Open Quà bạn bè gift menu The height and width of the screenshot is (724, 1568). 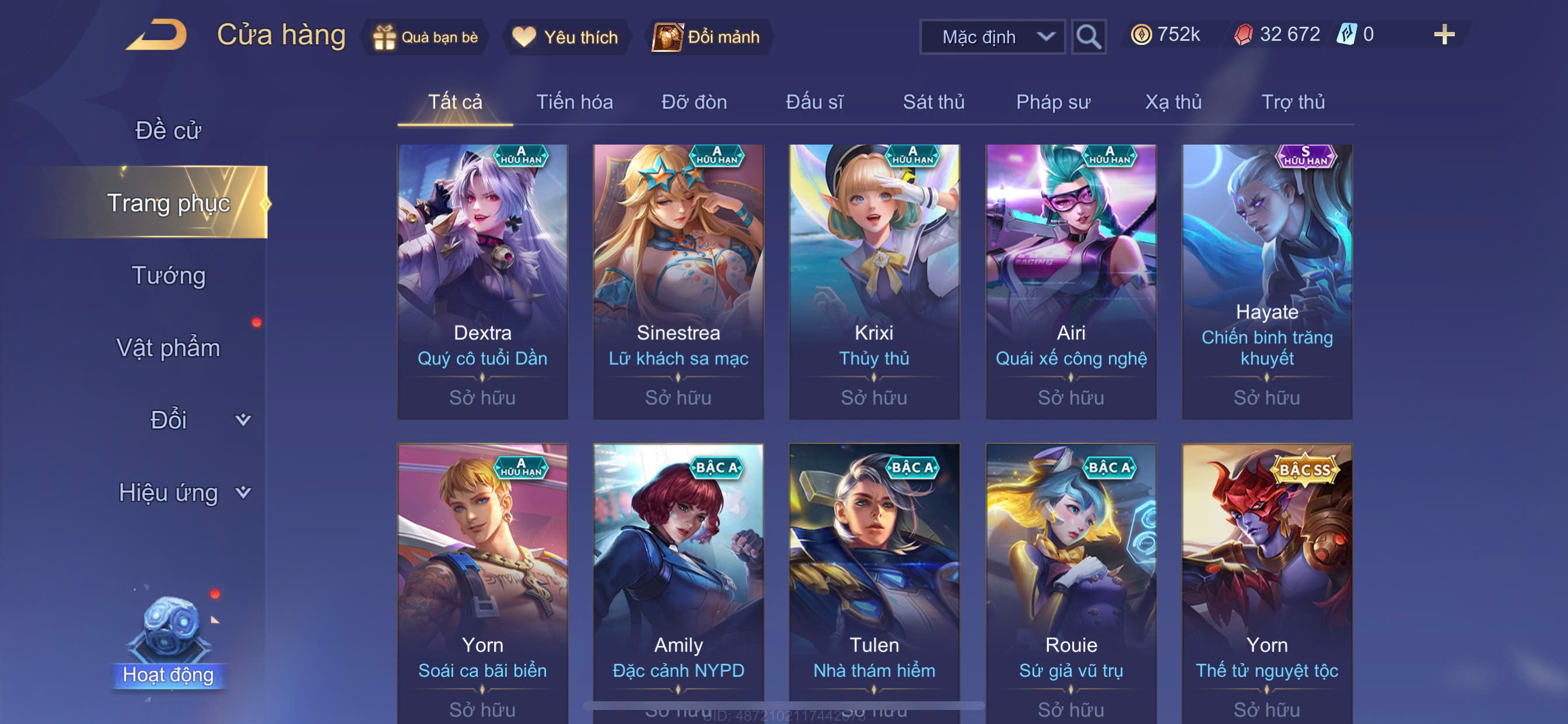point(426,37)
